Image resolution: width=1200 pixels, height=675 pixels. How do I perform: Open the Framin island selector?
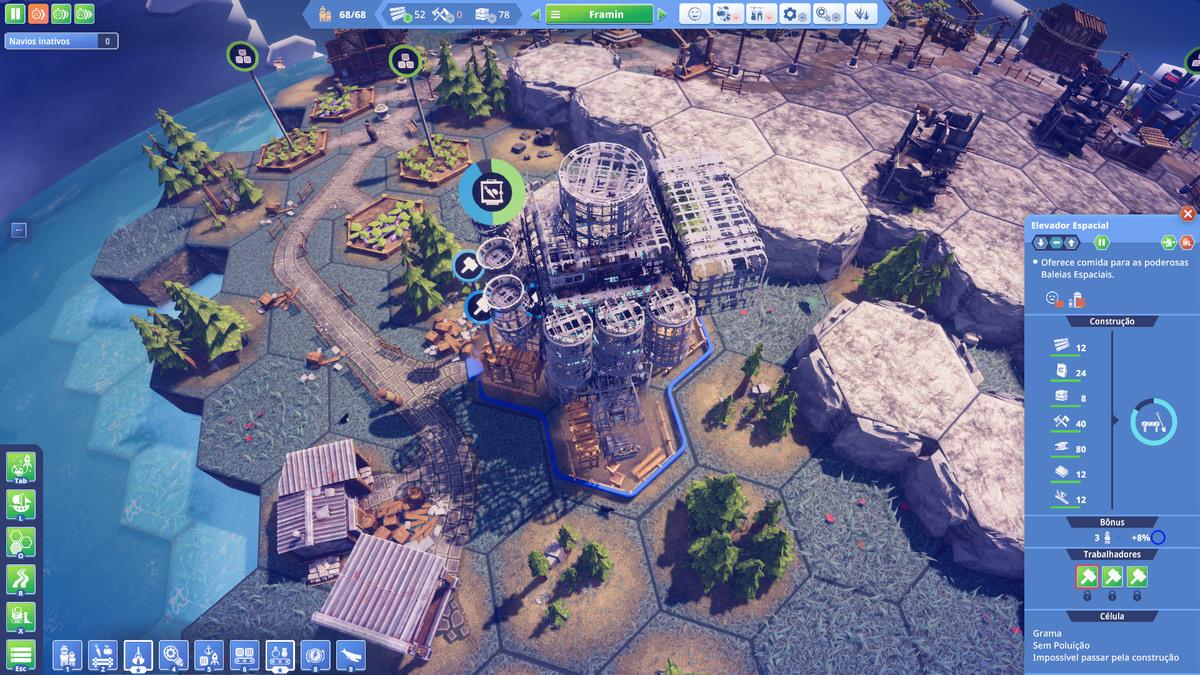(600, 15)
